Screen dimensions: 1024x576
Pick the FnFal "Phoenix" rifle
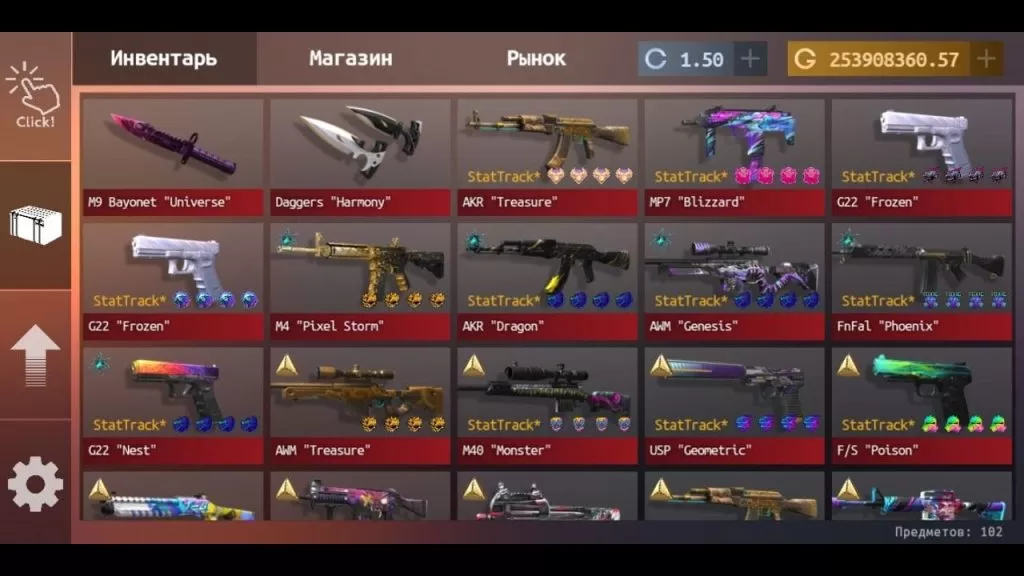(921, 281)
